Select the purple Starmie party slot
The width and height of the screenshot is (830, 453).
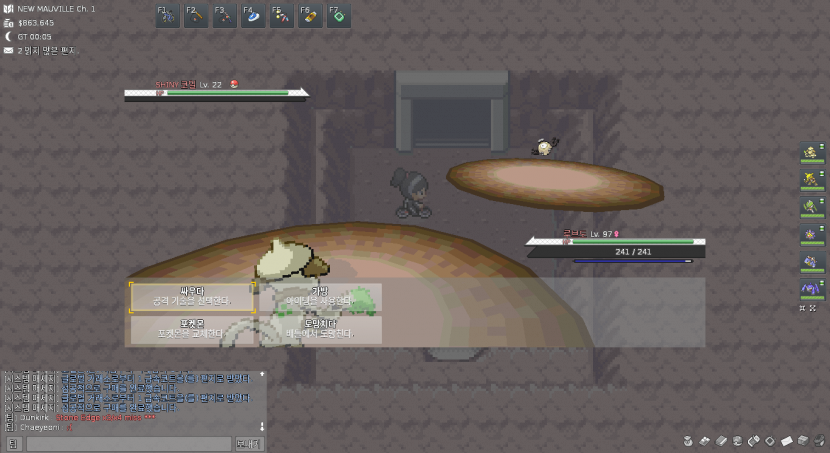(812, 234)
